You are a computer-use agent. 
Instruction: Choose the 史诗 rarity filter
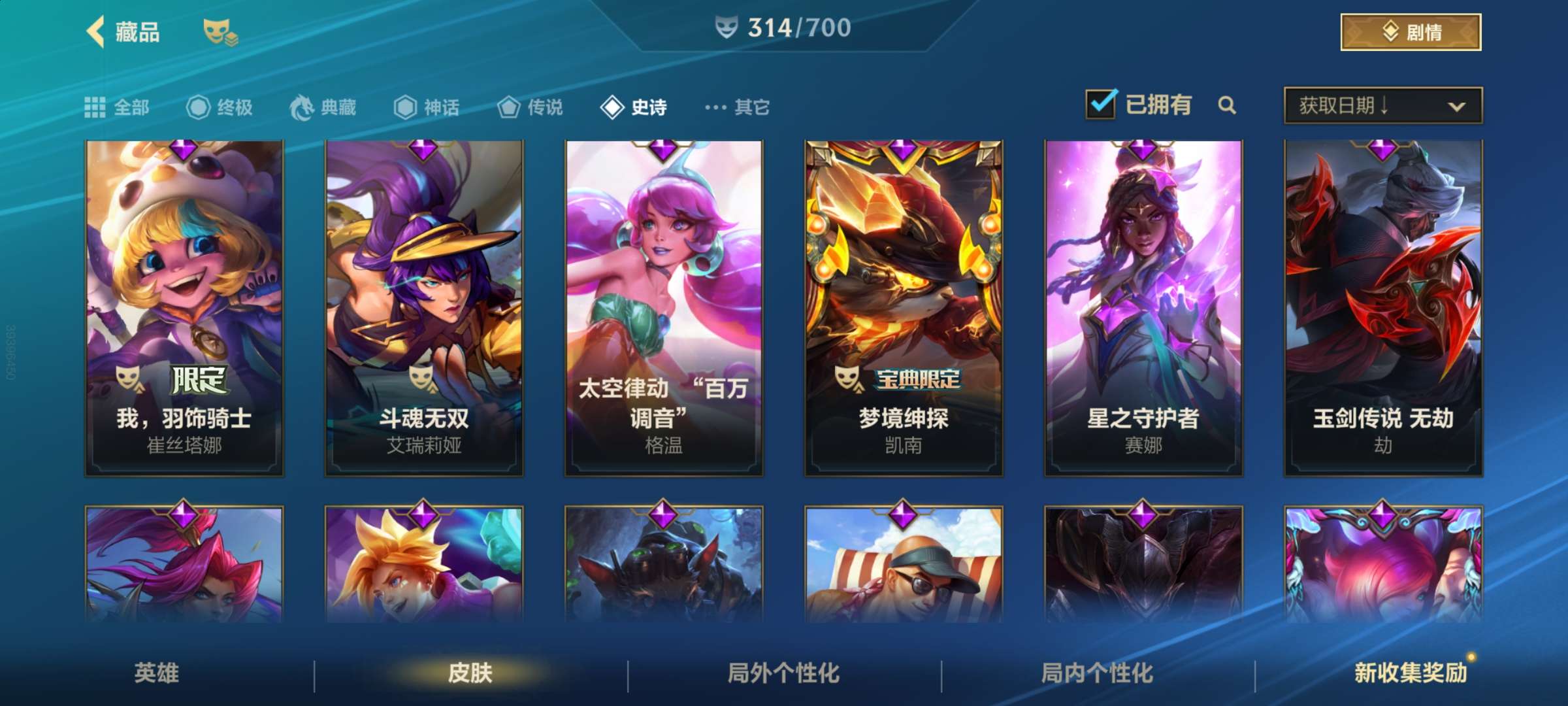[x=634, y=107]
